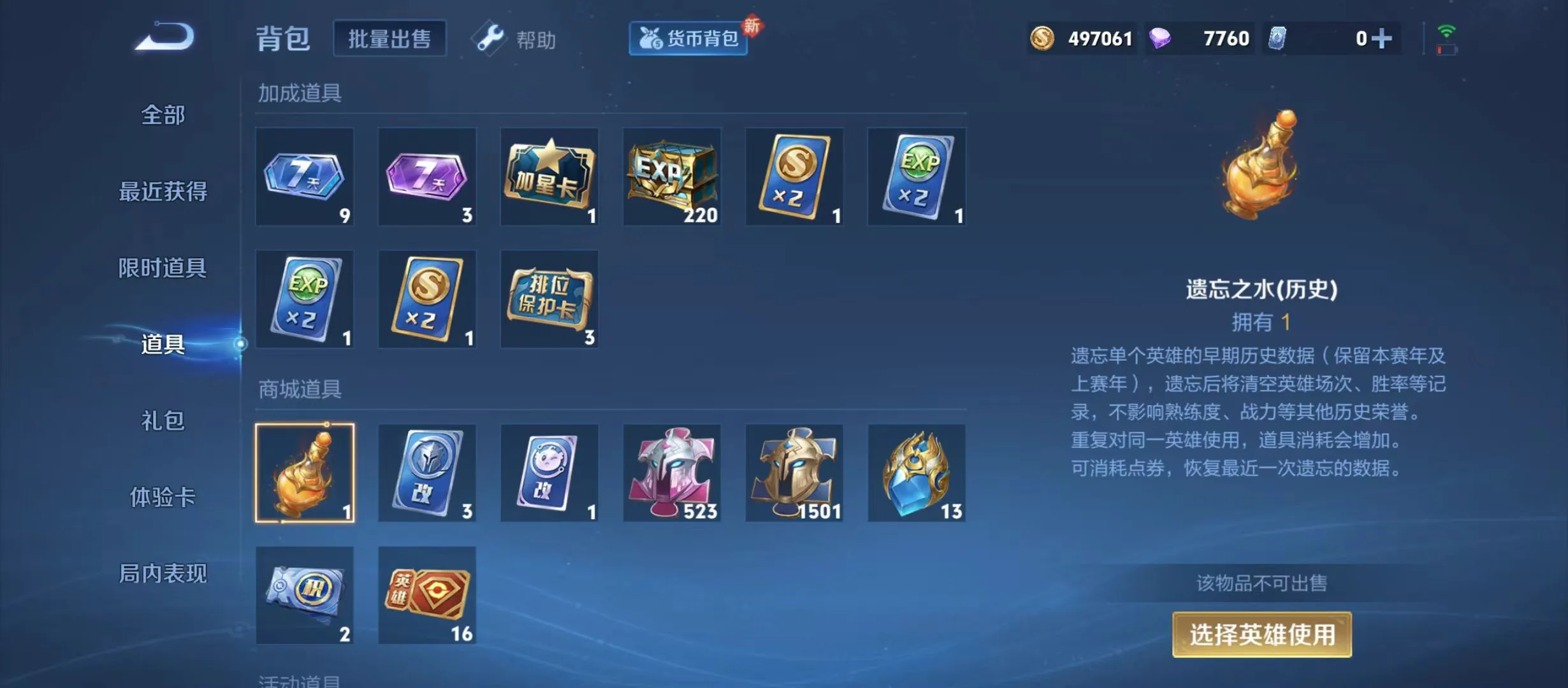Select the 排位保护卡 item
The height and width of the screenshot is (688, 1568).
click(549, 298)
